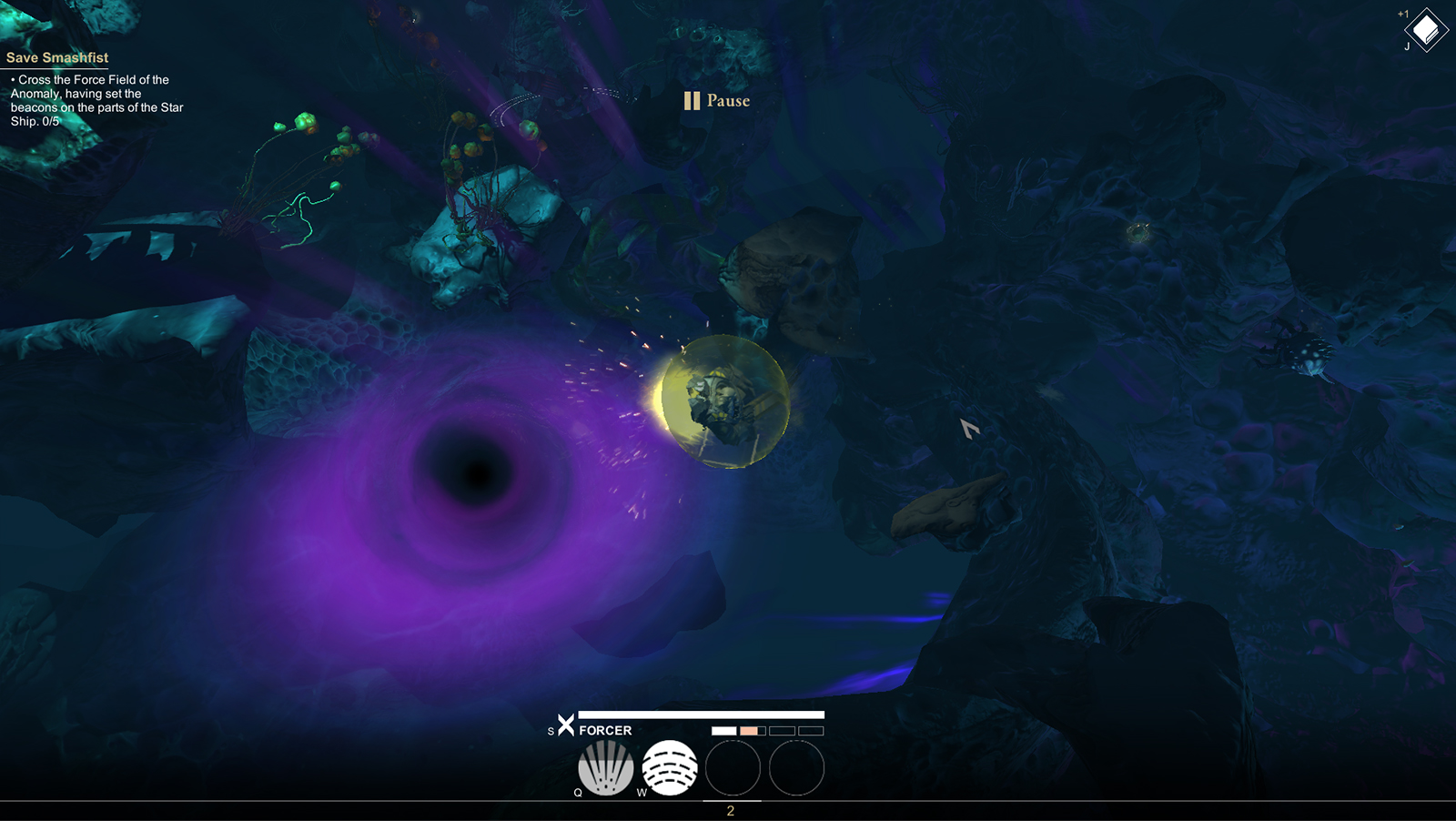
Task: Click the +1 badge on the journal
Action: coord(1402,14)
